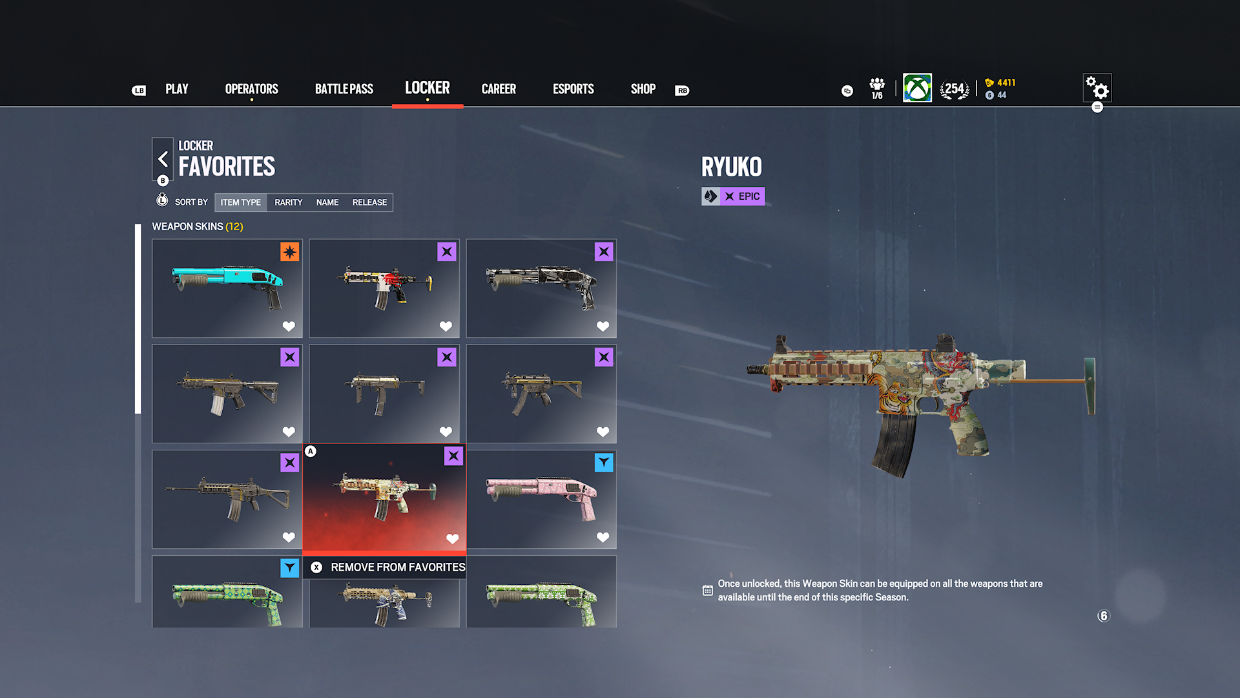The height and width of the screenshot is (698, 1240).
Task: Click the Xbox profile avatar
Action: [x=917, y=88]
